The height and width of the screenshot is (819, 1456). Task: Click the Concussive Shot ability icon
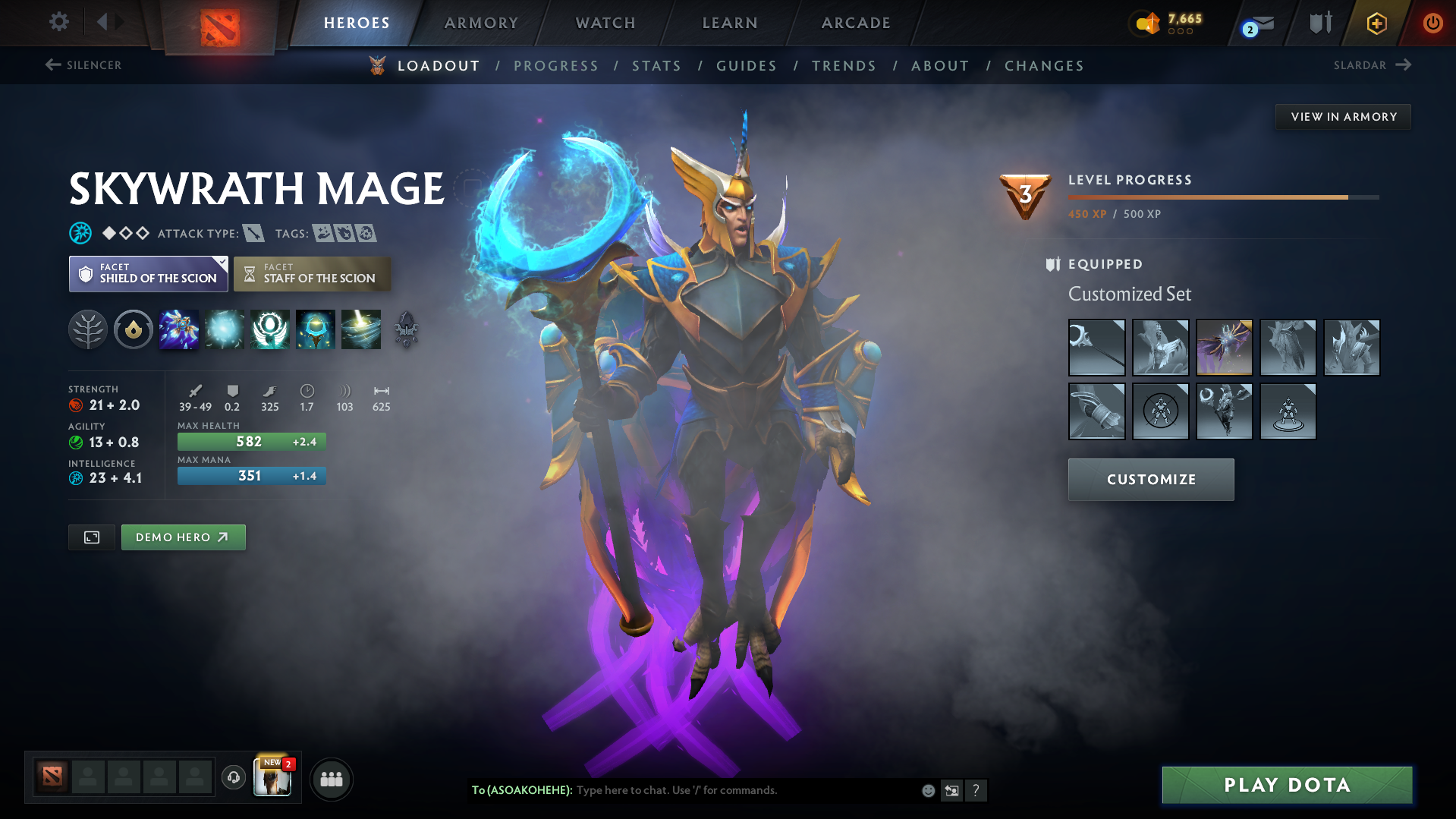click(225, 329)
